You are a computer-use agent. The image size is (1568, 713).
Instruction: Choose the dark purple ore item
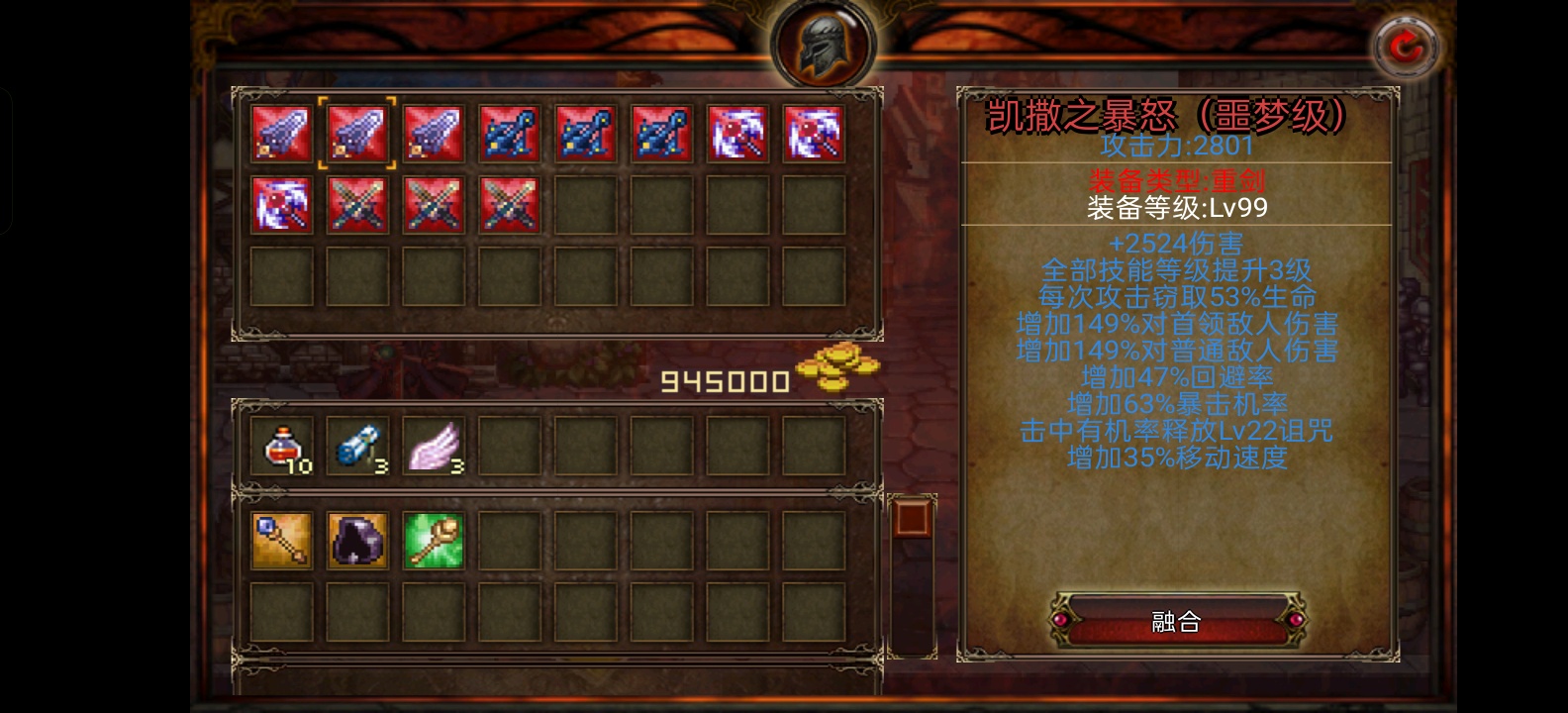pyautogui.click(x=357, y=541)
